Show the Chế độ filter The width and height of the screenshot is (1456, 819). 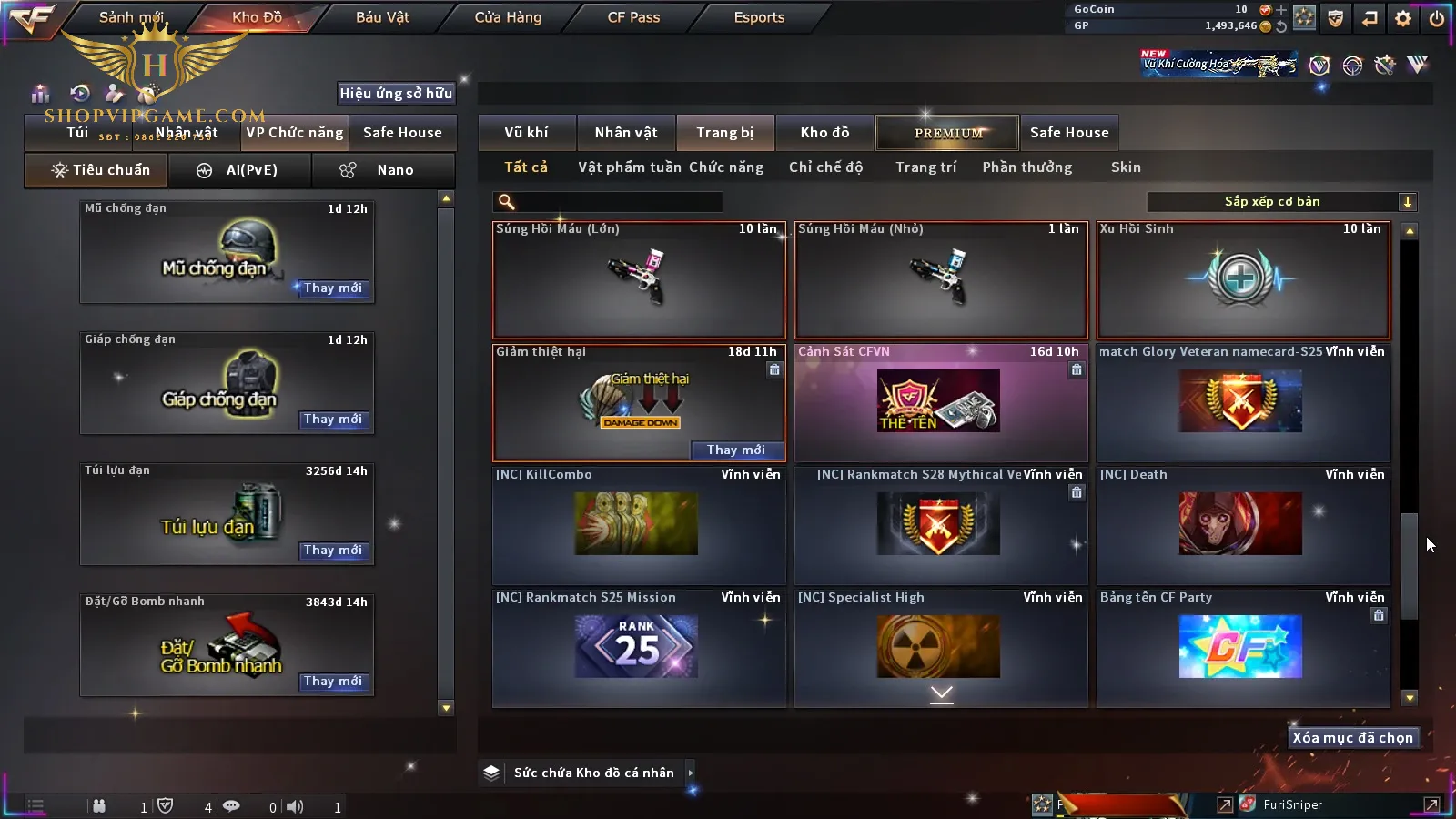point(825,167)
